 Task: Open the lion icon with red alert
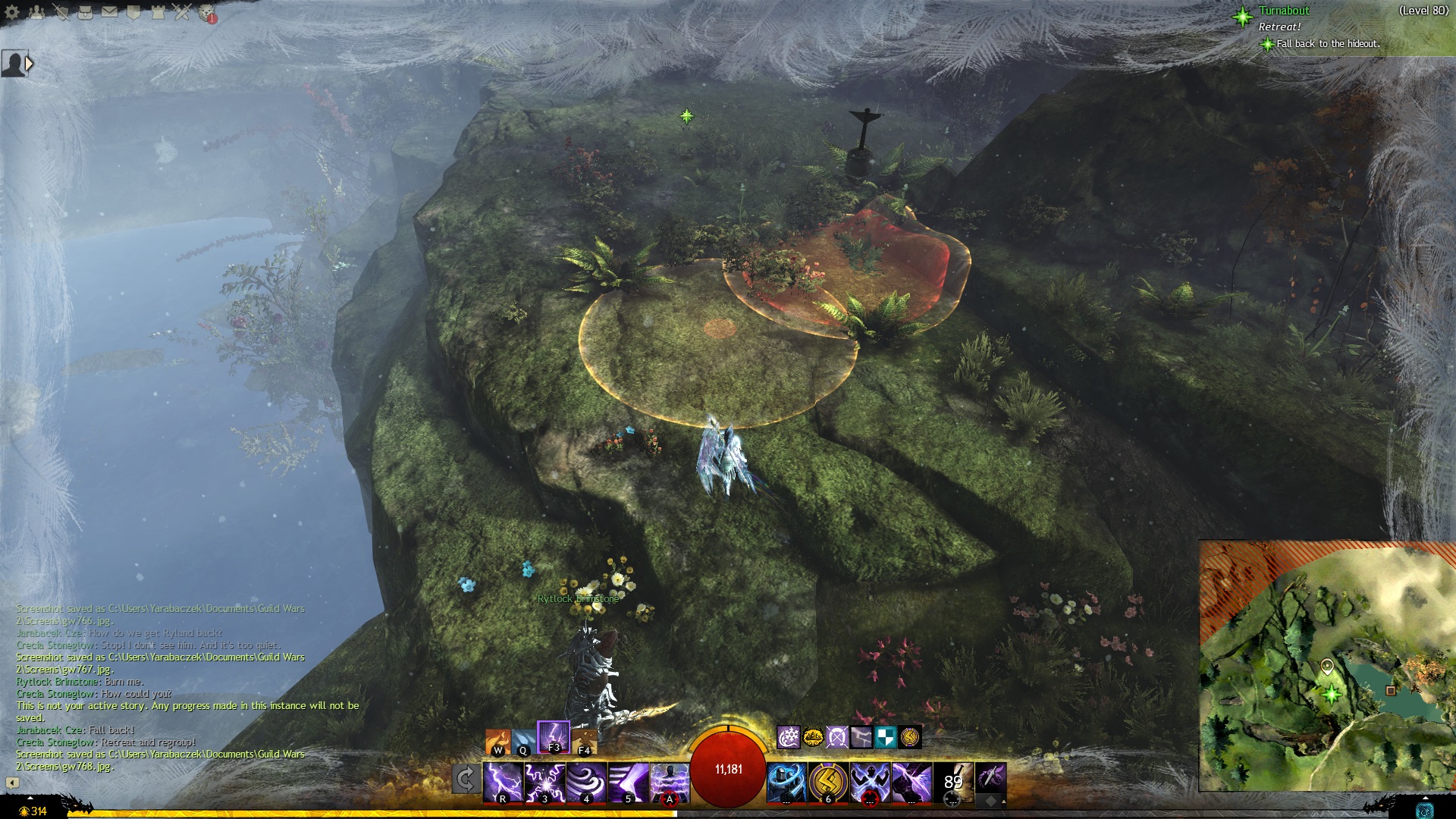click(207, 13)
